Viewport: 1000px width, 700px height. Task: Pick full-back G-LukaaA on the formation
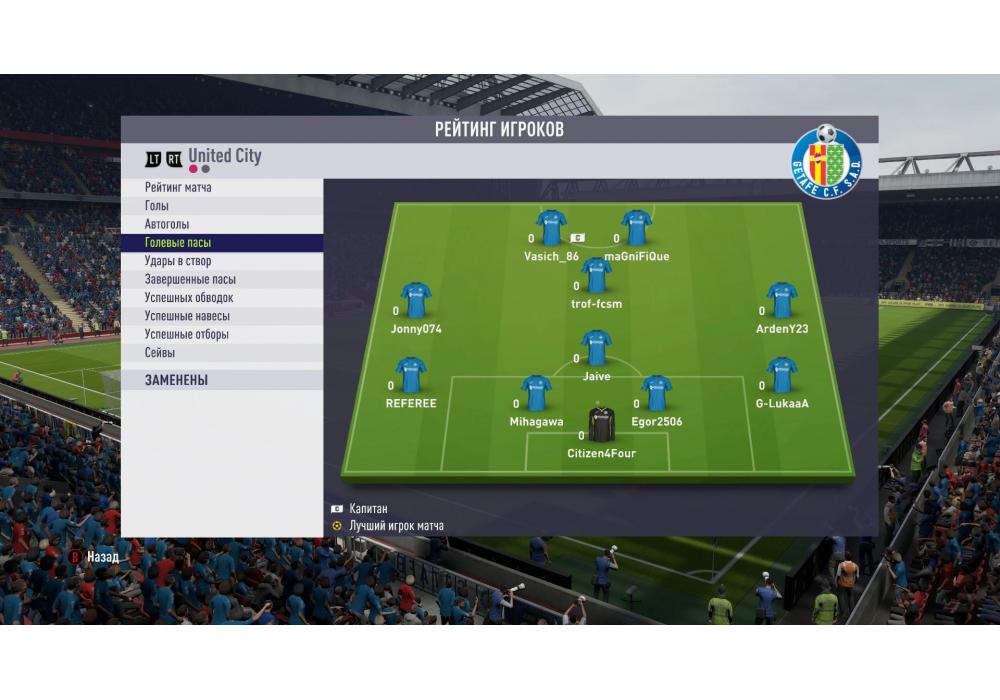(x=781, y=375)
